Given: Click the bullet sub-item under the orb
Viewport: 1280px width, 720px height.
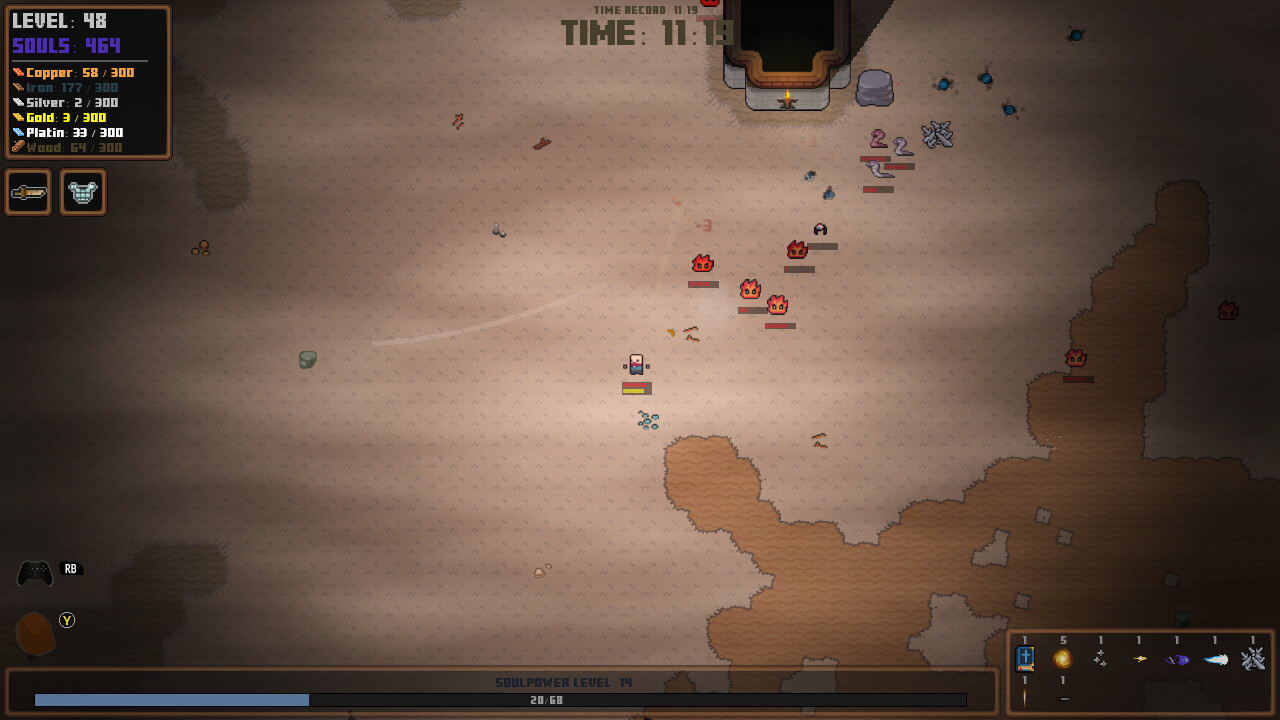Looking at the screenshot, I should (x=1062, y=697).
